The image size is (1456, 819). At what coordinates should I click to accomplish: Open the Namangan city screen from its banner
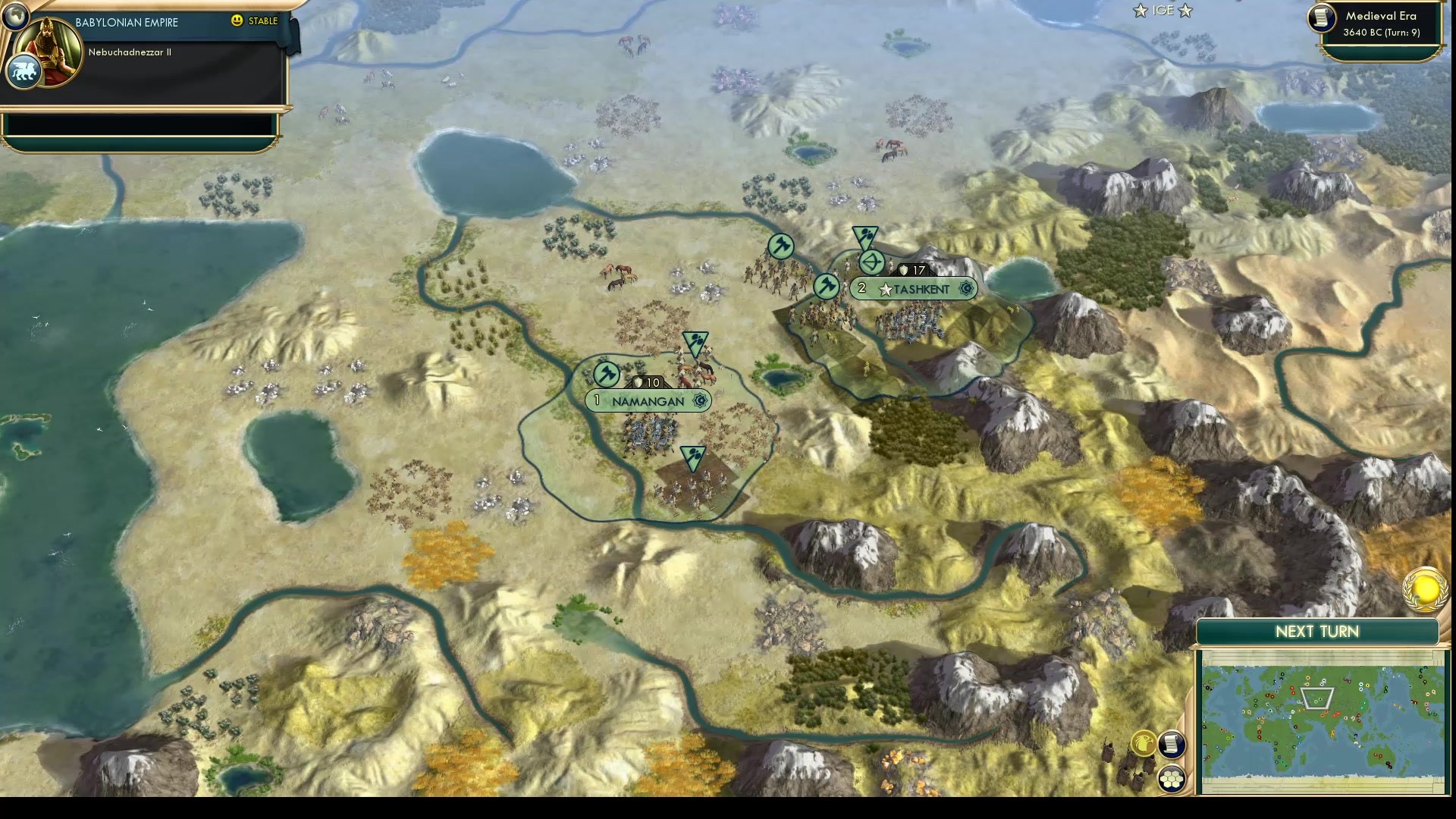[x=648, y=401]
